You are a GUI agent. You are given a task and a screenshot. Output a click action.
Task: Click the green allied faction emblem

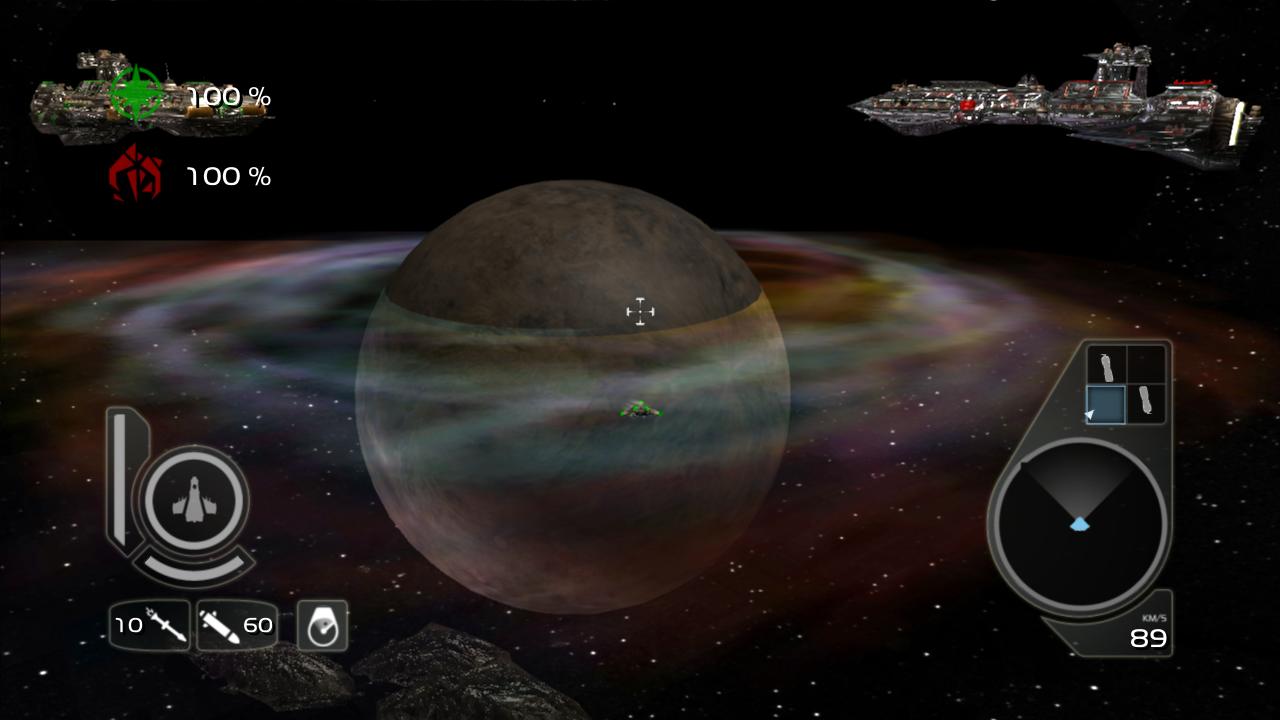click(136, 95)
